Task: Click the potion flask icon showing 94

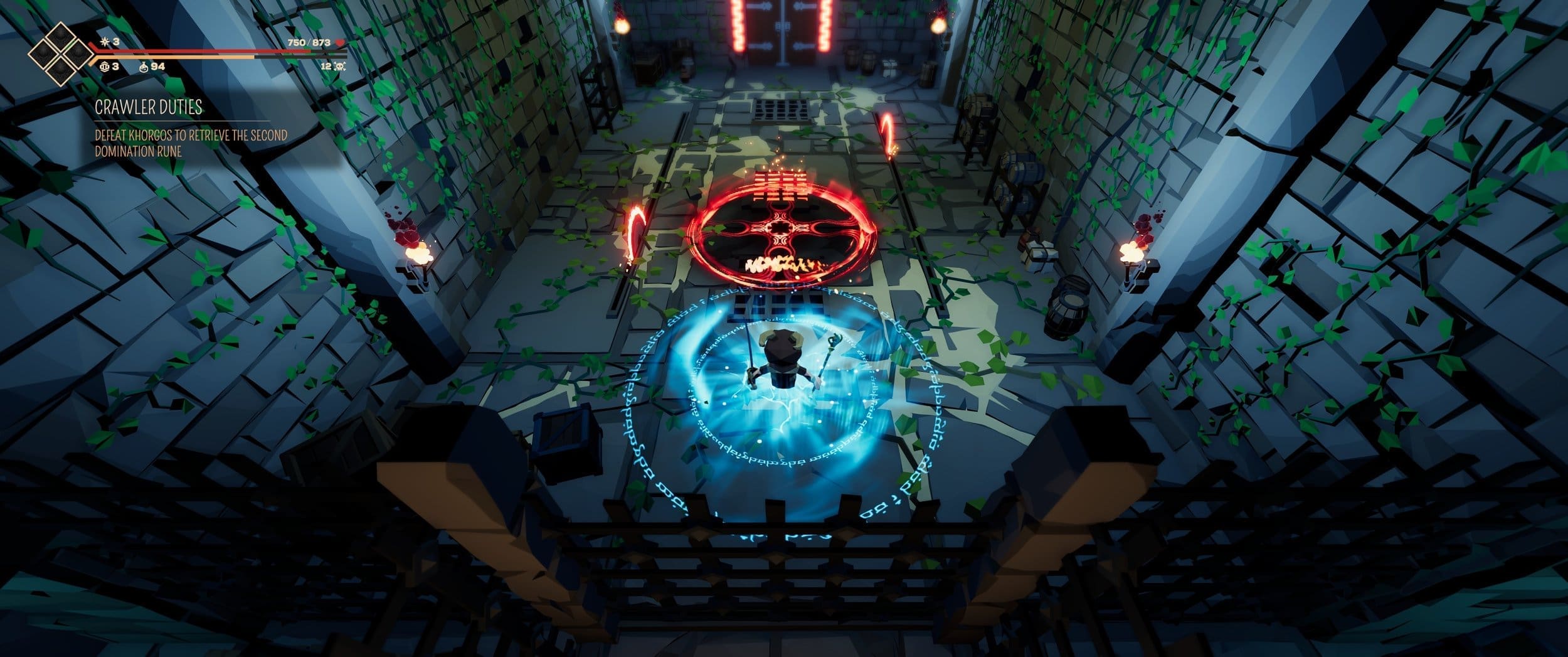Action: 144,68
